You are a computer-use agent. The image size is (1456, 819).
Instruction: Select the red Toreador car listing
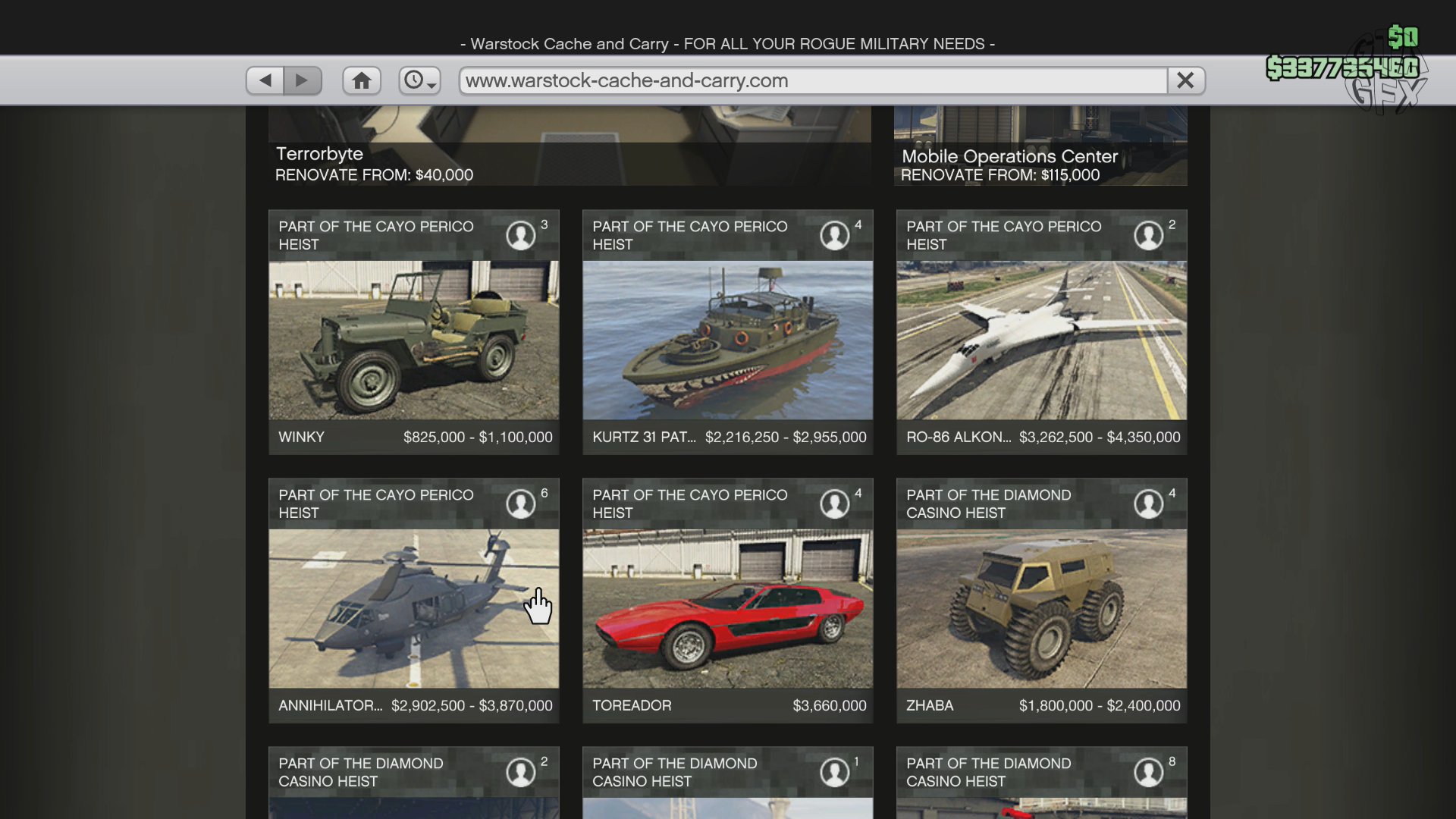727,608
